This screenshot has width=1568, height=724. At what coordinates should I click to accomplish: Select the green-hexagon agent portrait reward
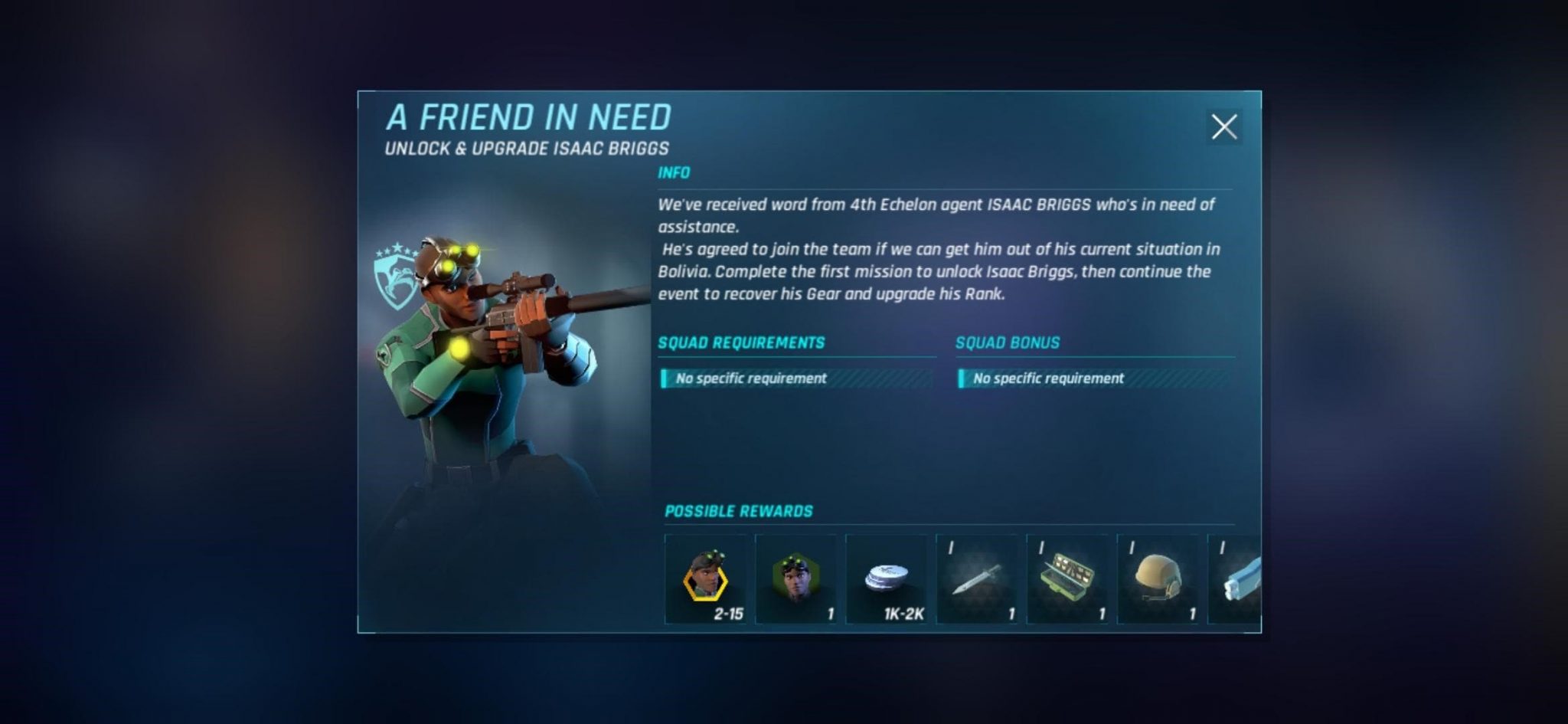795,578
